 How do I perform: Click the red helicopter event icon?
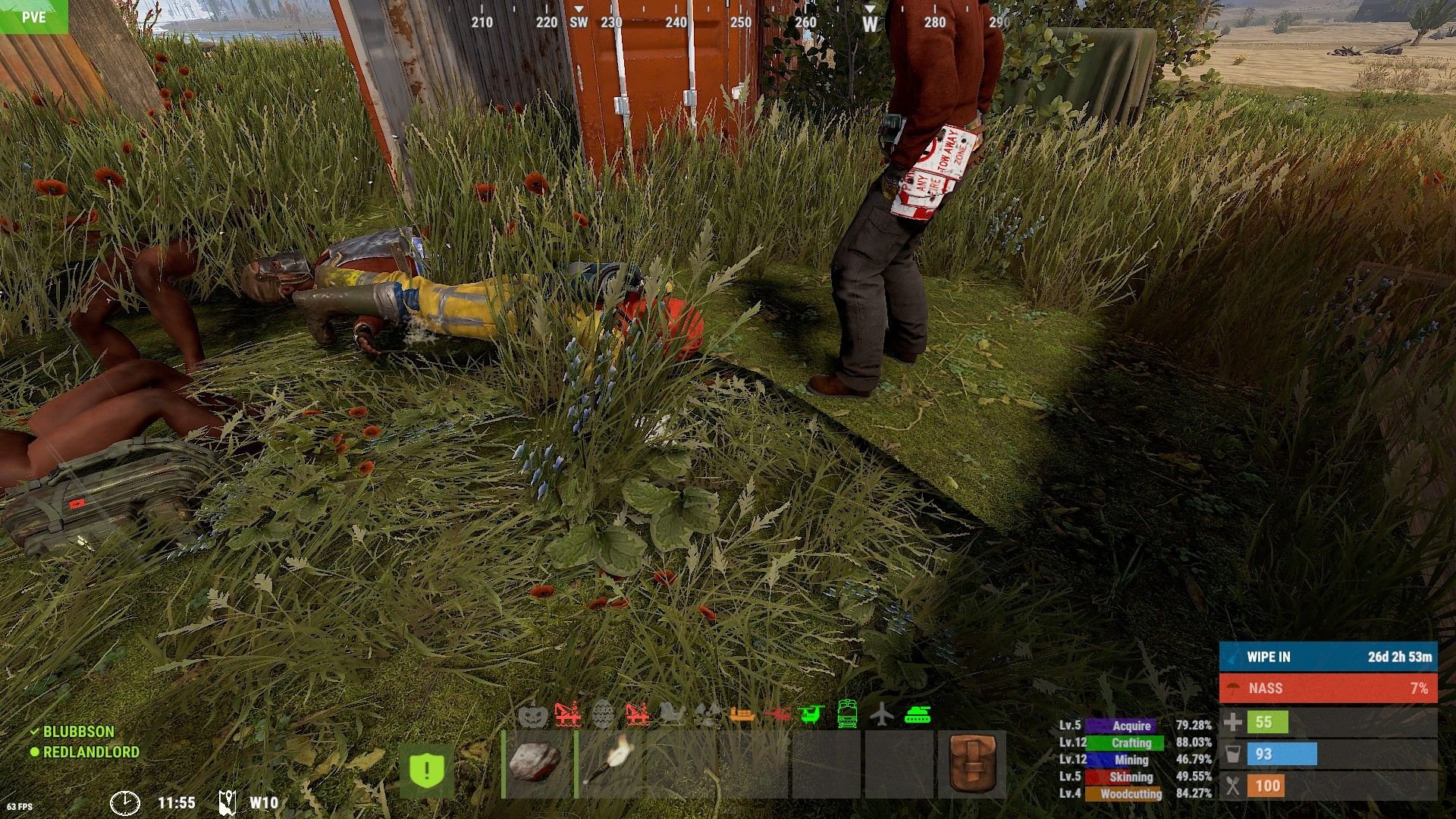point(777,714)
